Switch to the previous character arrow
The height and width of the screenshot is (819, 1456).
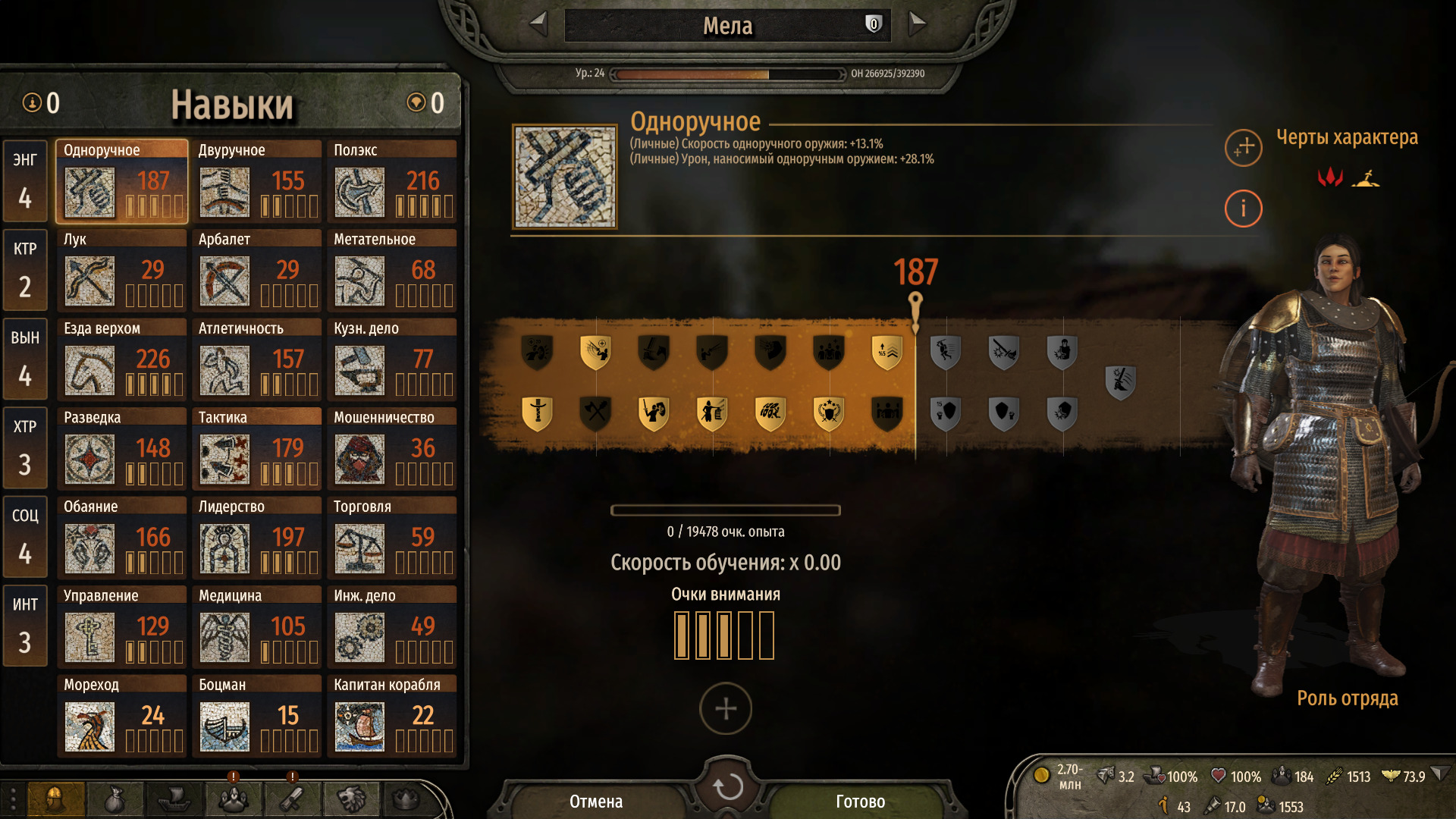coord(538,24)
